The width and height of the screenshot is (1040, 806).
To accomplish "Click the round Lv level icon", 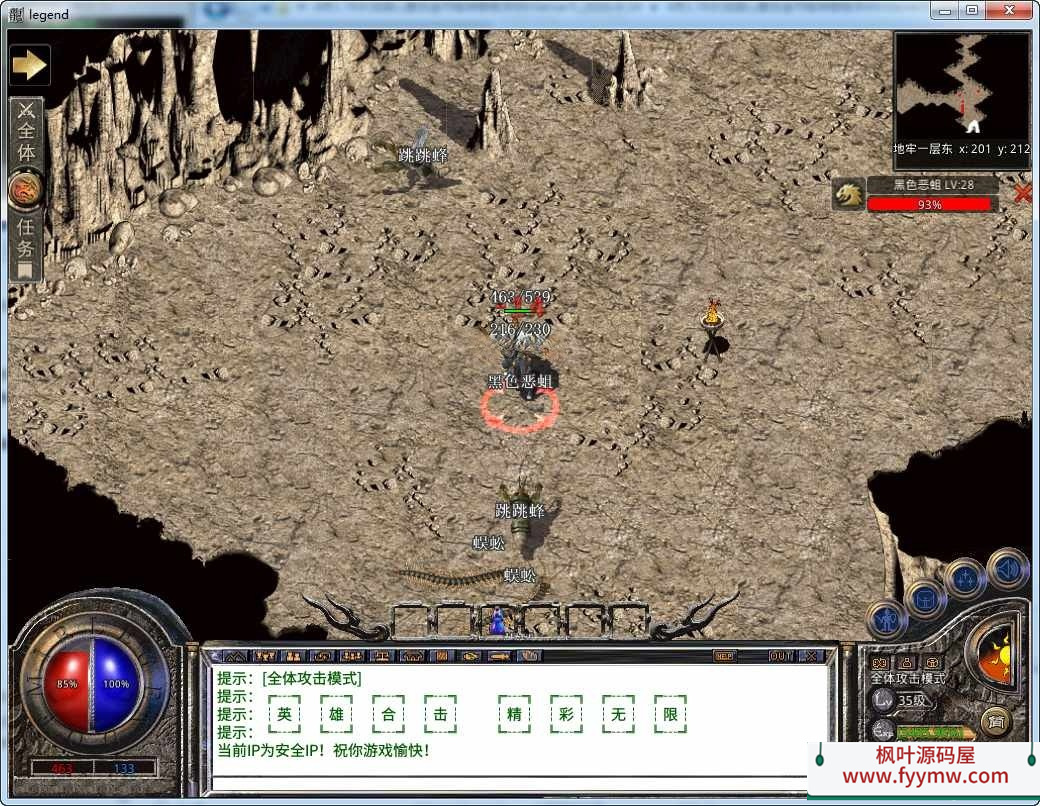I will pyautogui.click(x=883, y=700).
